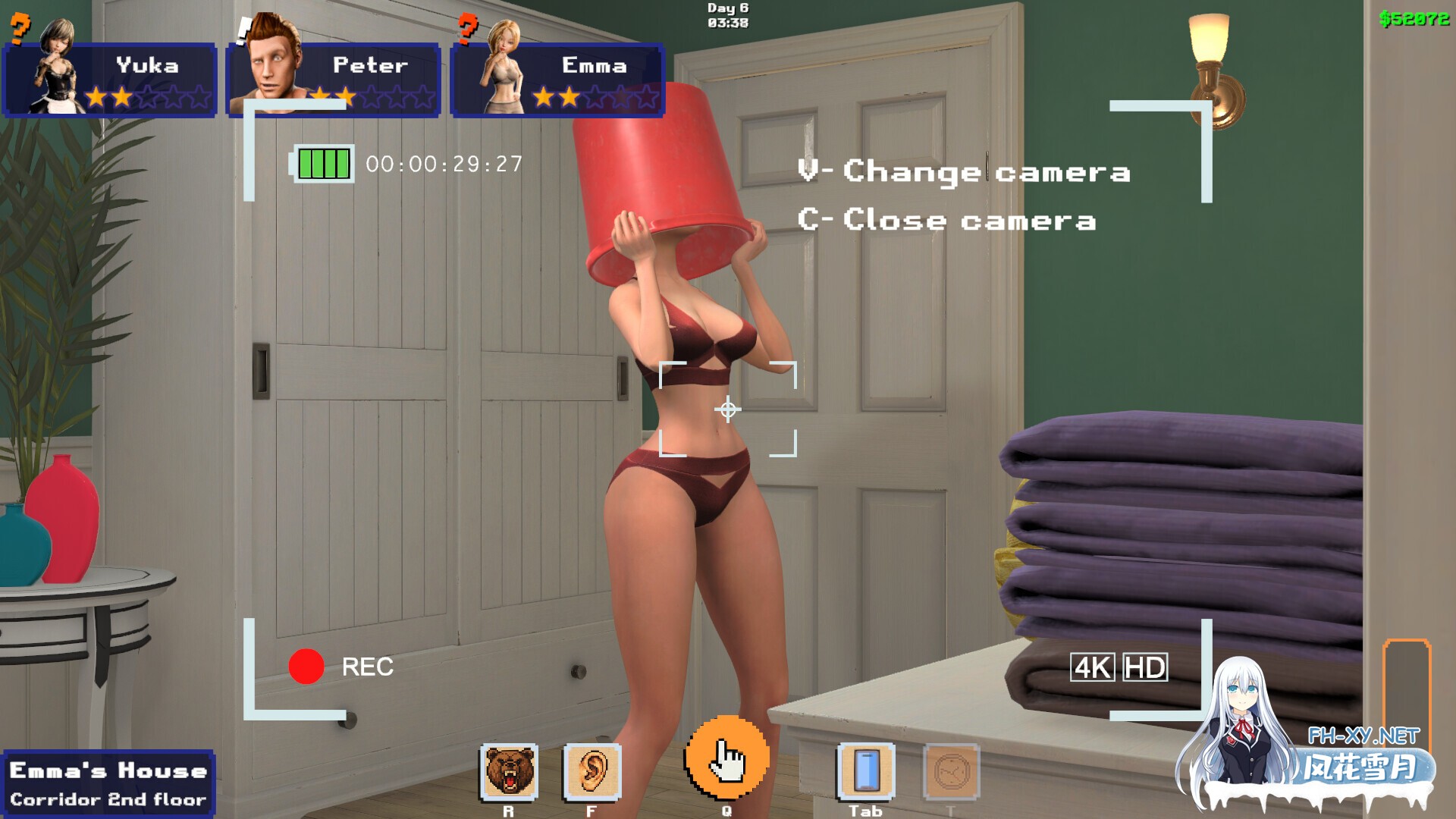Click the HD quality badge

click(x=1147, y=666)
